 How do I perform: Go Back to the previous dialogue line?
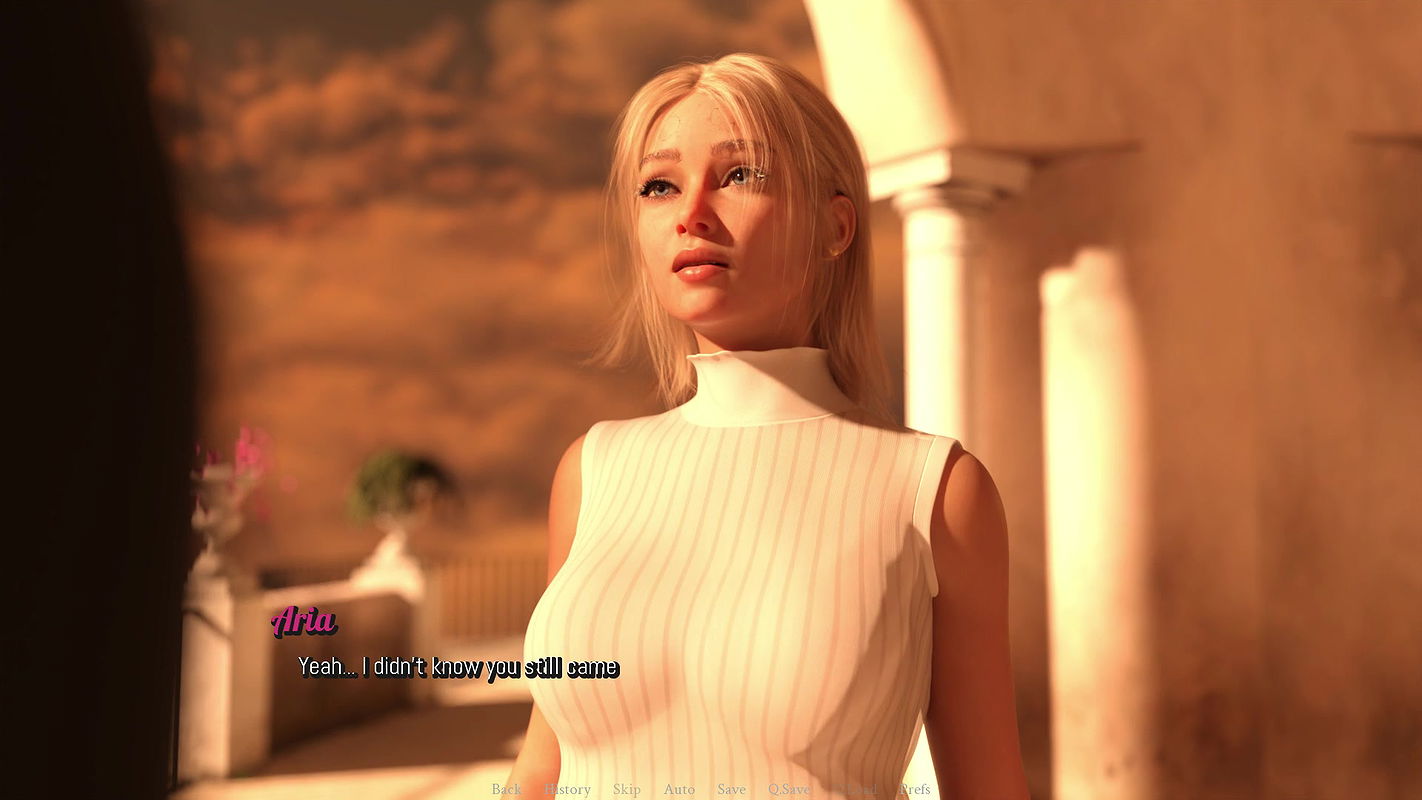(x=506, y=789)
